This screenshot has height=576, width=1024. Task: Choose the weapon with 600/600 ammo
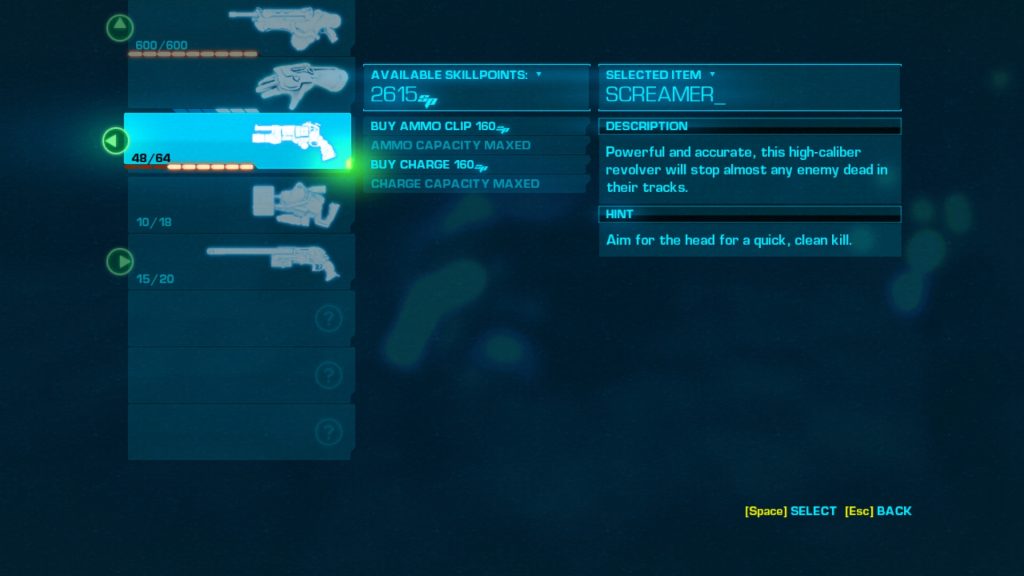click(240, 28)
